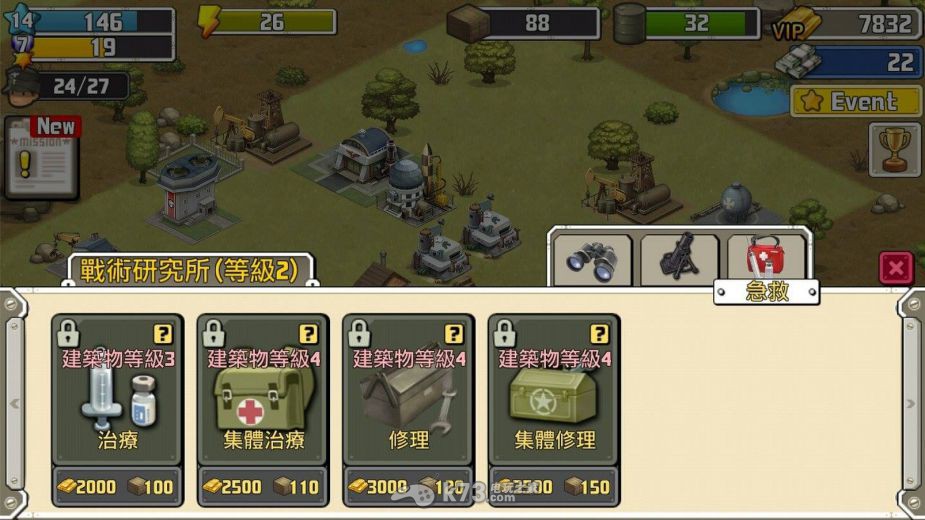Tap the soldier troop count icon
Image resolution: width=925 pixels, height=520 pixels.
(20, 86)
